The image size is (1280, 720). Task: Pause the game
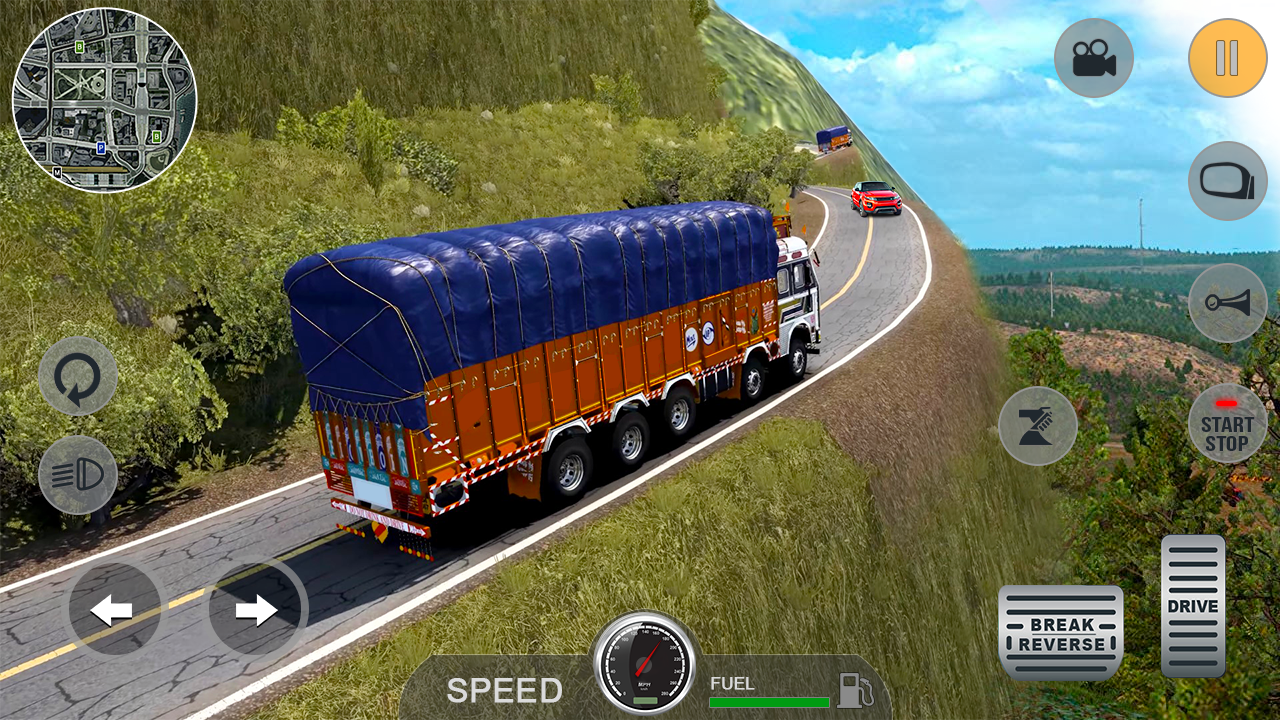click(x=1228, y=57)
